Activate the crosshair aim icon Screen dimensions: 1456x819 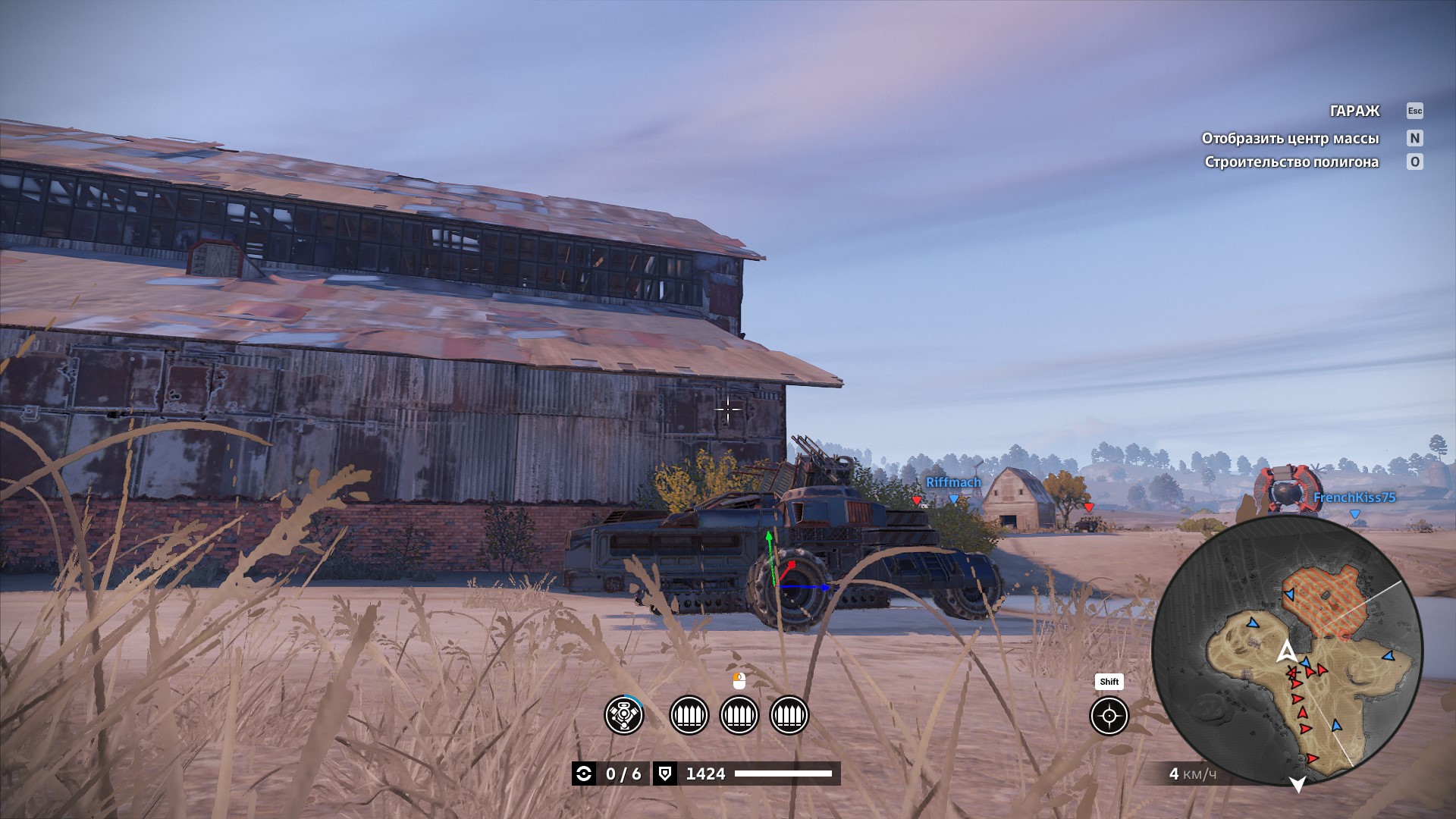1109,716
